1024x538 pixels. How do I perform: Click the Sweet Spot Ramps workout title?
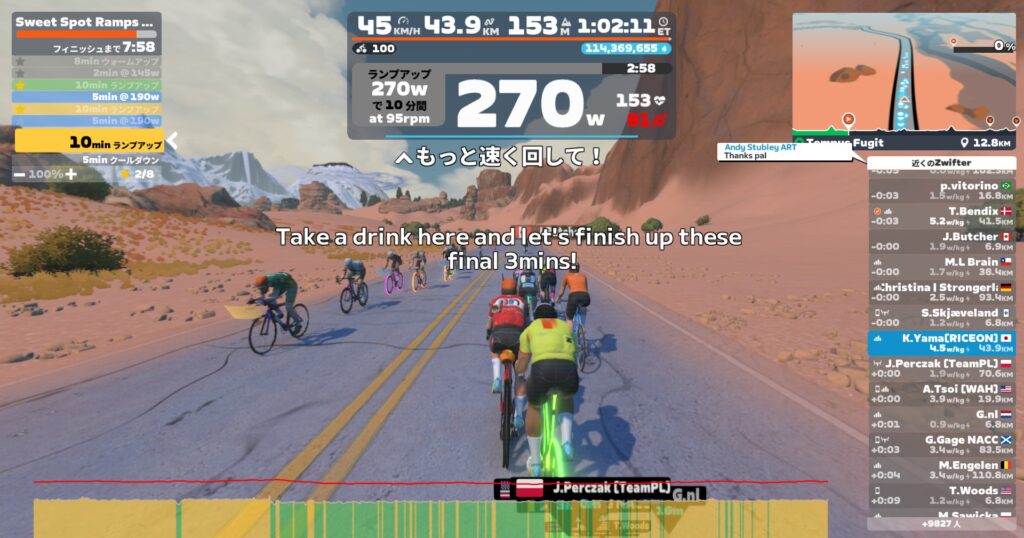tap(86, 21)
